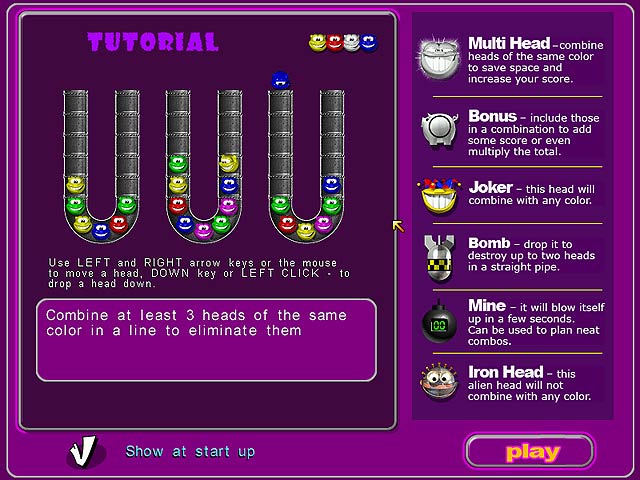The width and height of the screenshot is (640, 480).
Task: Start the game with the play button
Action: (530, 451)
